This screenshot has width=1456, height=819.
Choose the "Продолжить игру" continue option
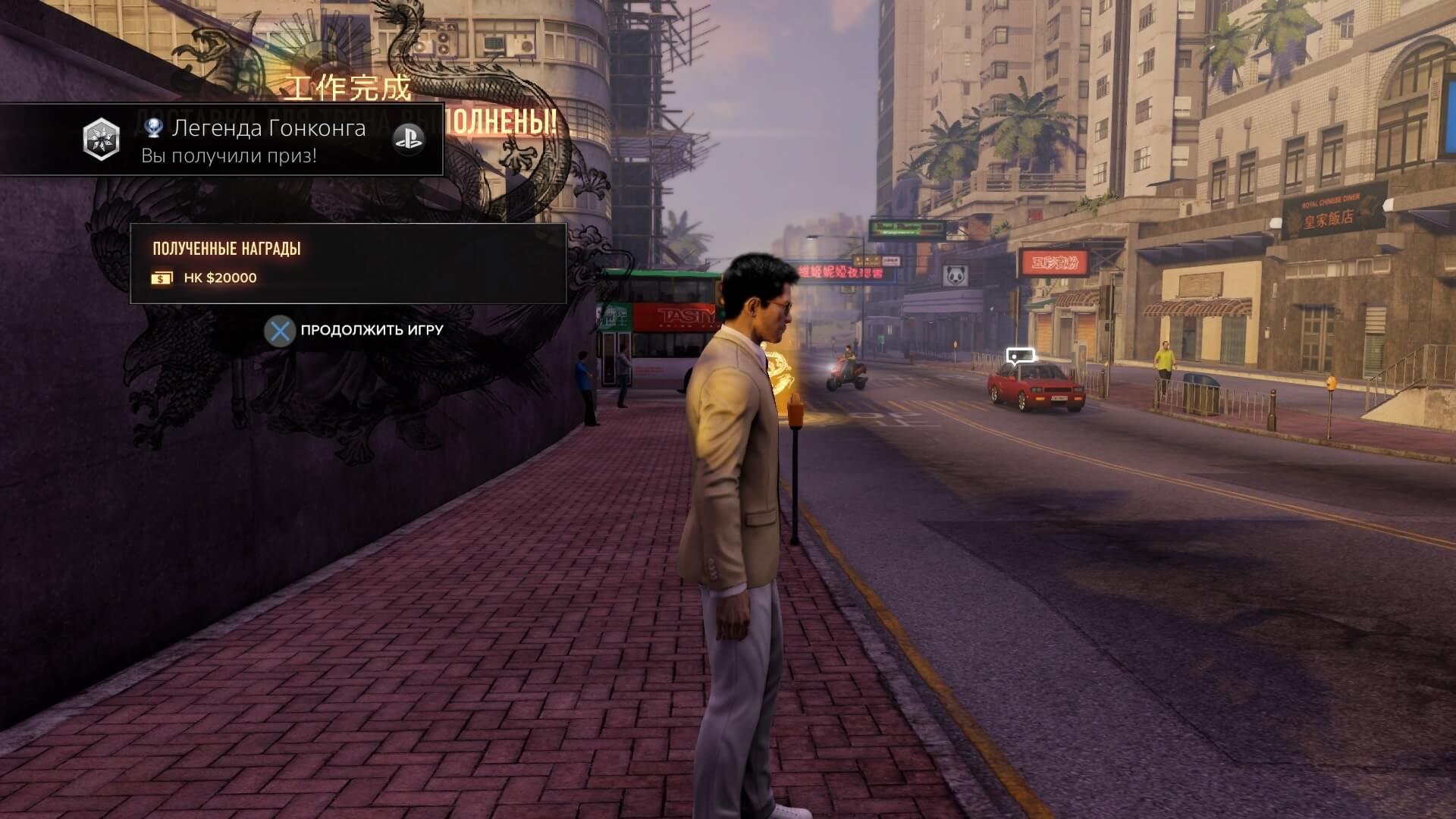pyautogui.click(x=355, y=331)
